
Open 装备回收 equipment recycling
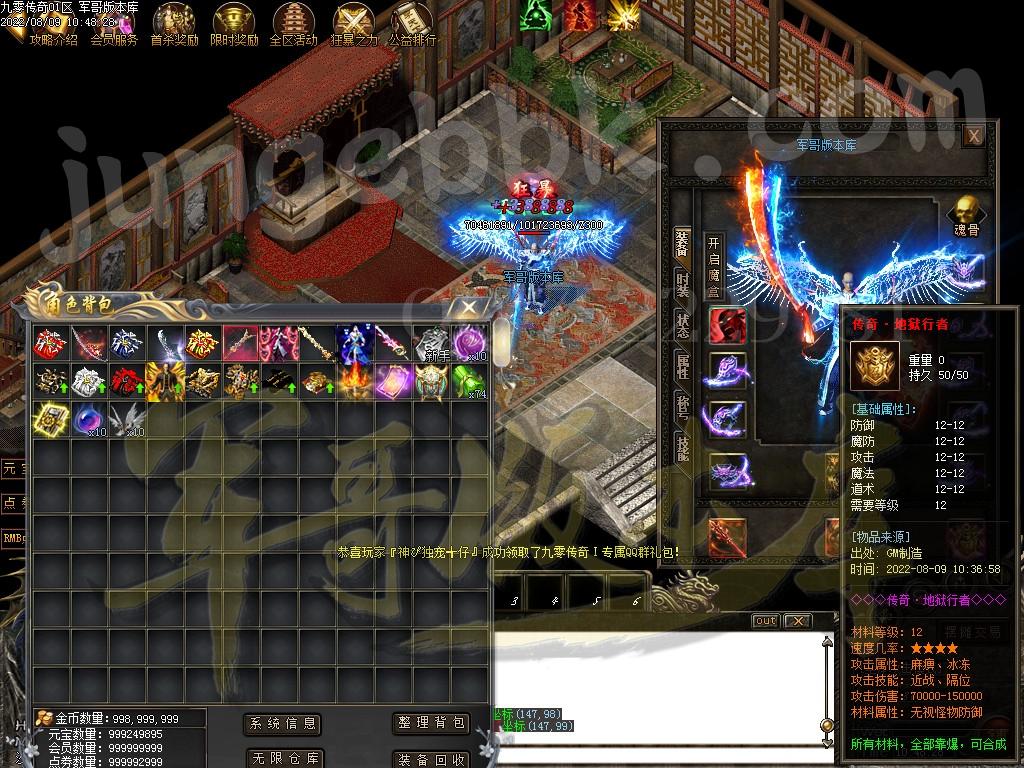point(431,758)
